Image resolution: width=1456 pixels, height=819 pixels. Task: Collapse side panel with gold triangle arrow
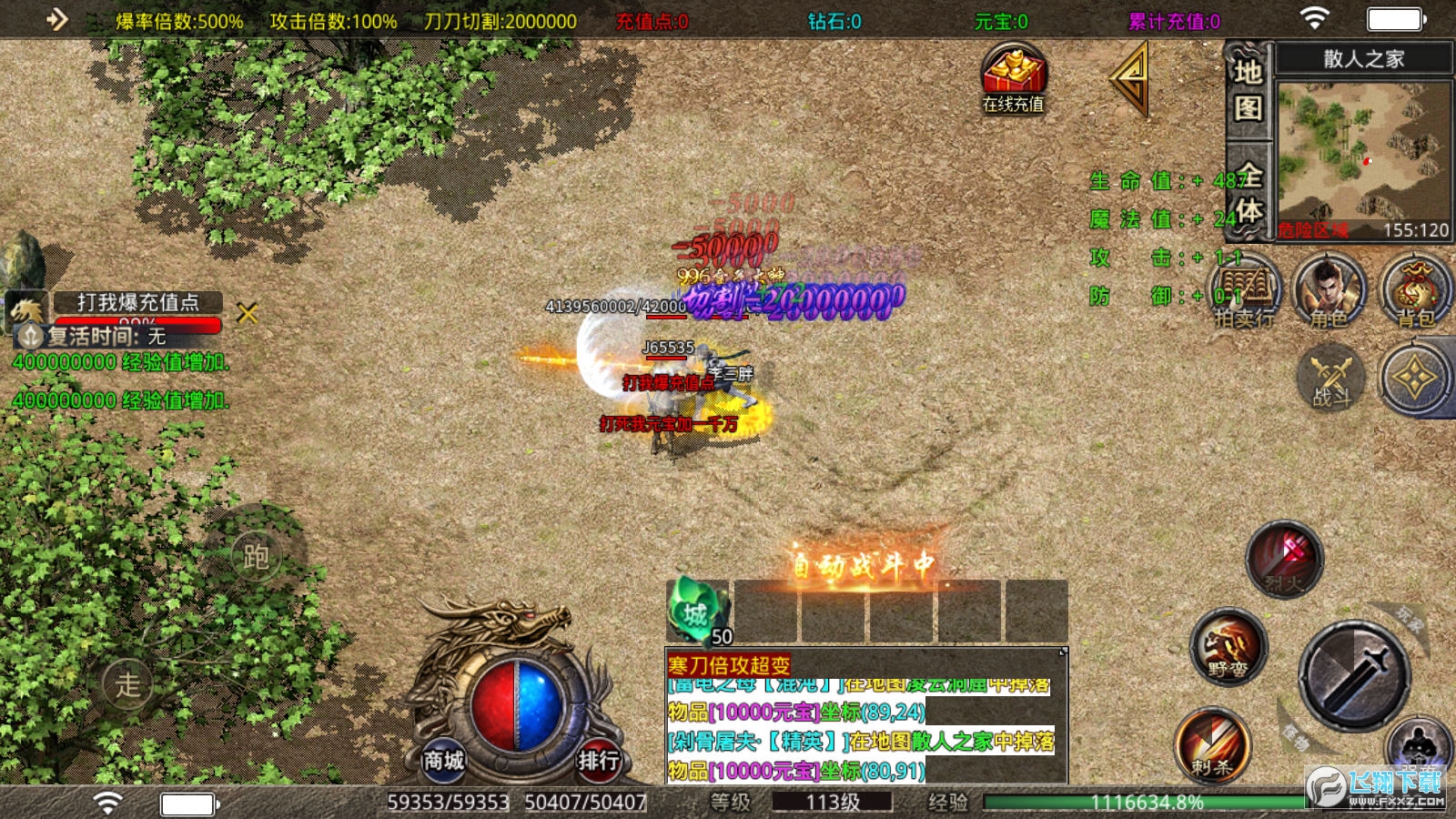click(1131, 80)
